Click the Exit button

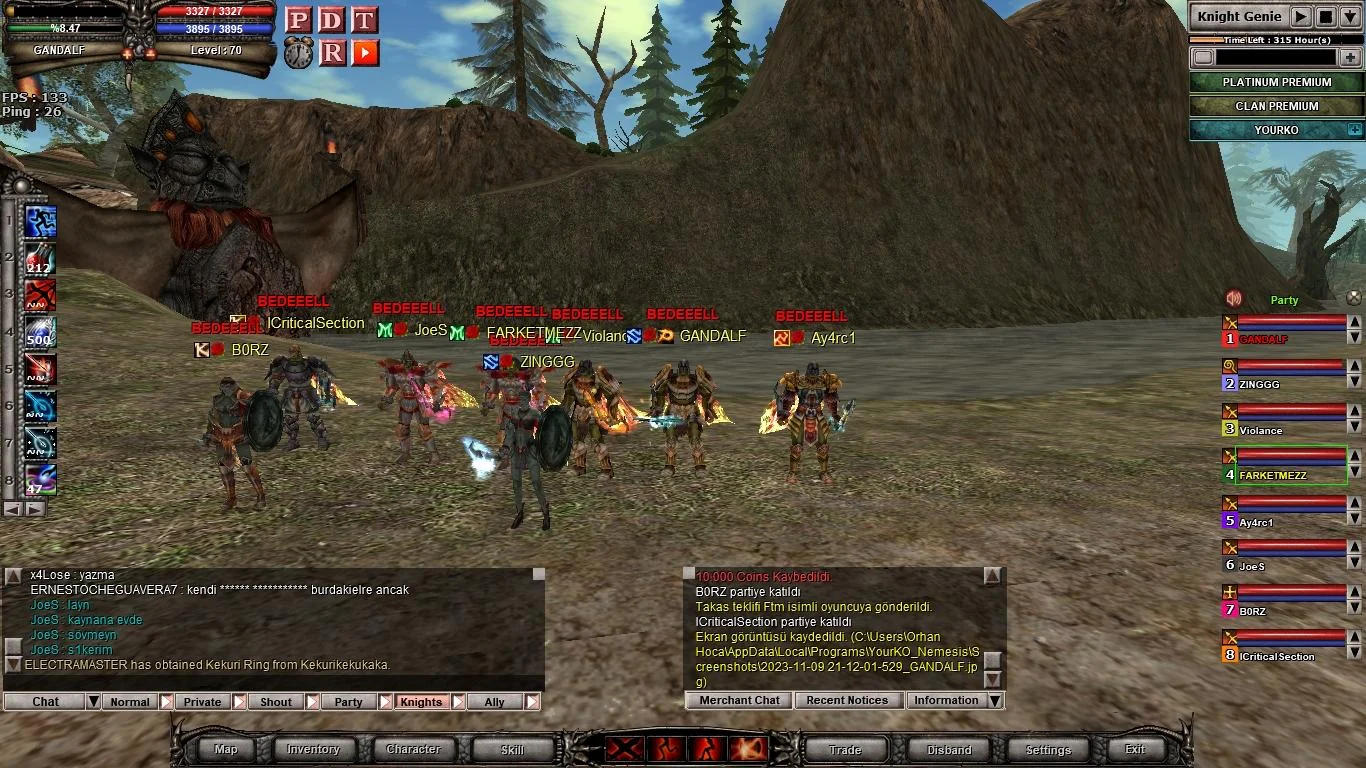point(1135,749)
